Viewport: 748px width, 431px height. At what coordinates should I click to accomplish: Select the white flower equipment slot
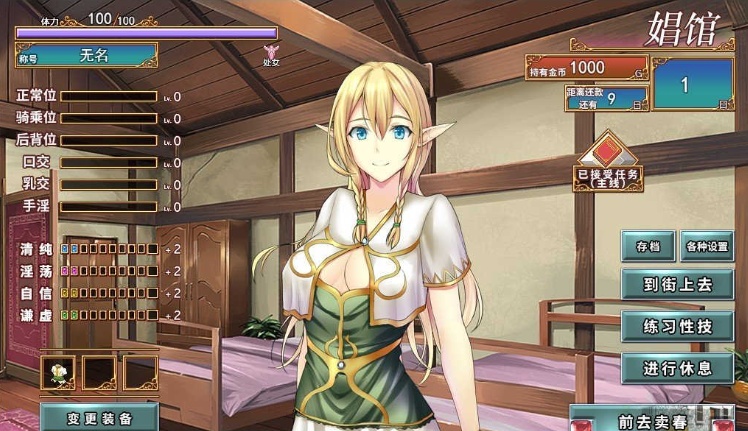coord(59,373)
